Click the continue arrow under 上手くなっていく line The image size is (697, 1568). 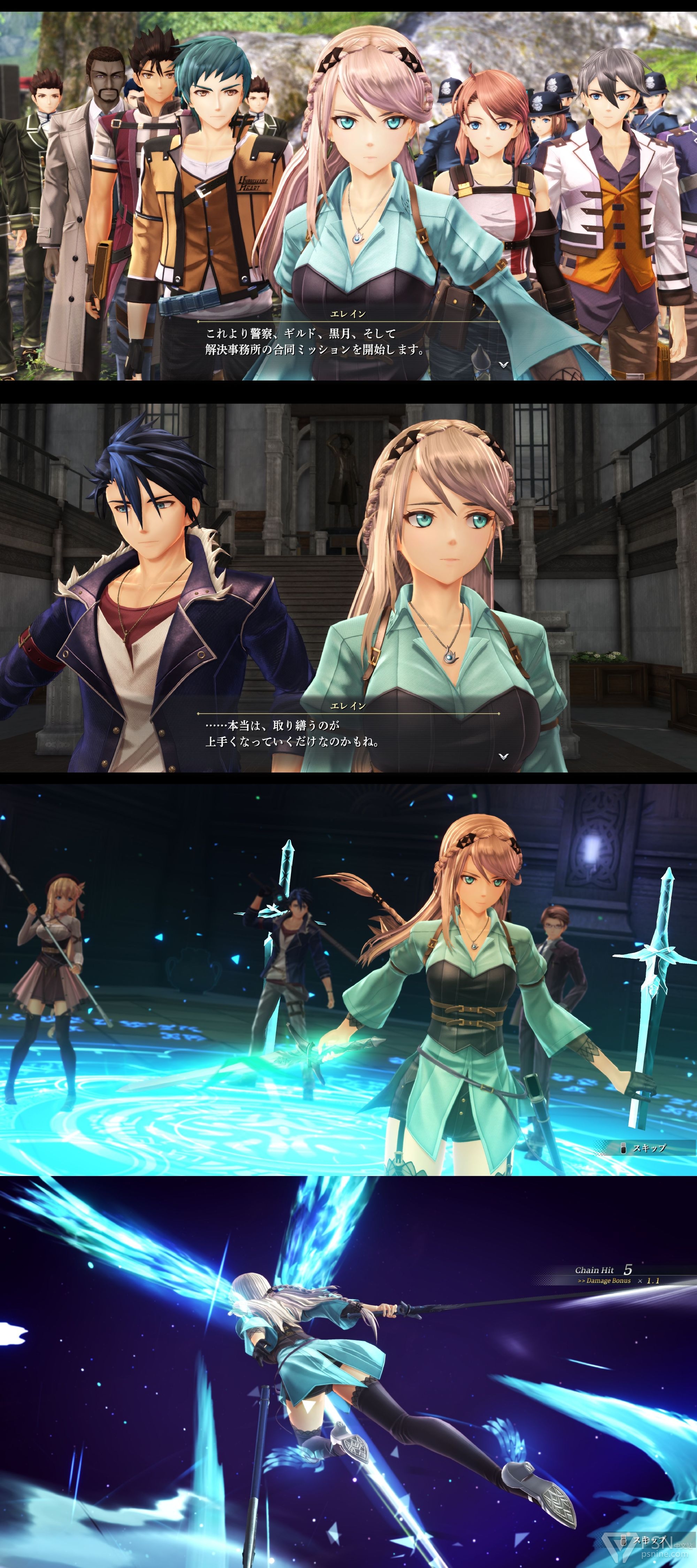point(504,756)
